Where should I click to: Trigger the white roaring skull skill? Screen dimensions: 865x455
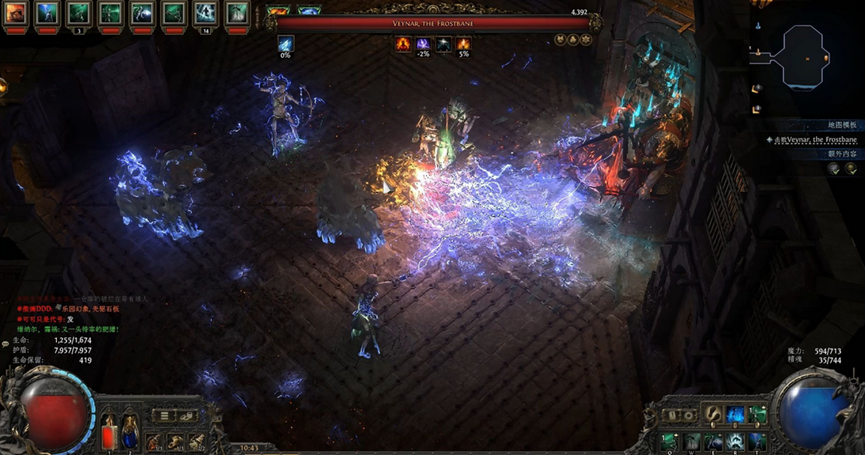(x=735, y=440)
